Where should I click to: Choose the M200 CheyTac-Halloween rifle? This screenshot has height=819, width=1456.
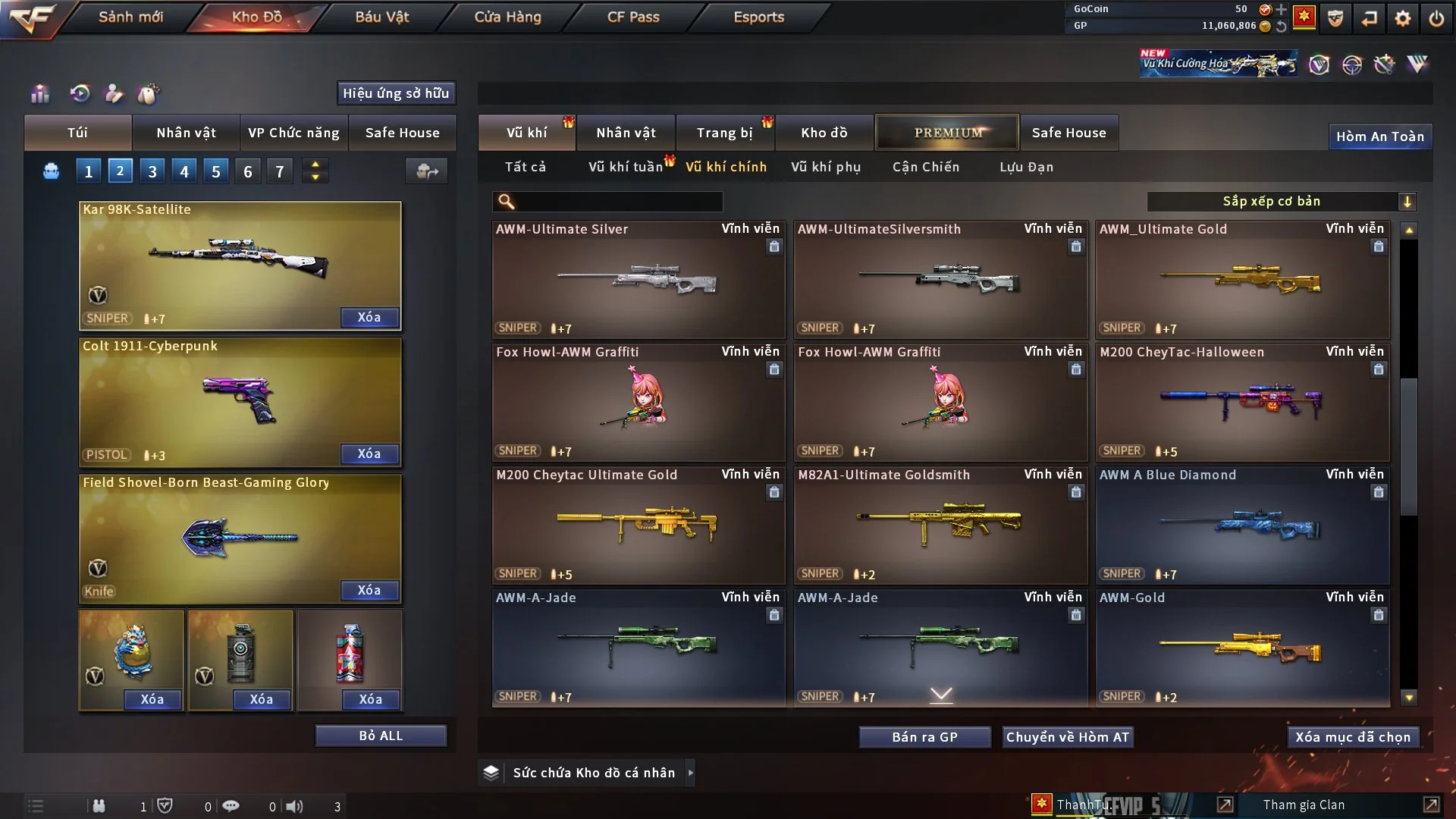point(1242,402)
